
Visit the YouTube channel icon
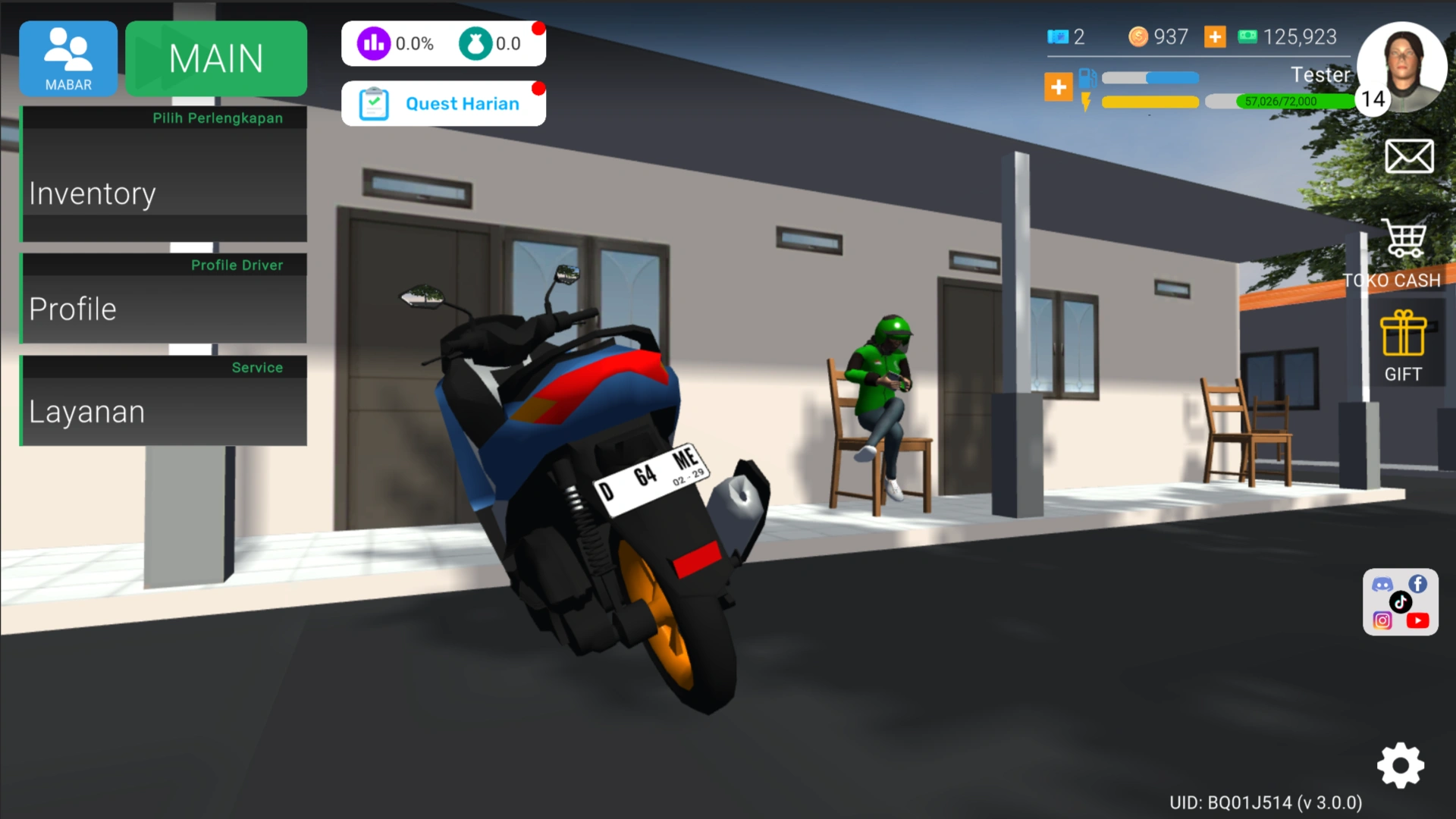tap(1419, 620)
